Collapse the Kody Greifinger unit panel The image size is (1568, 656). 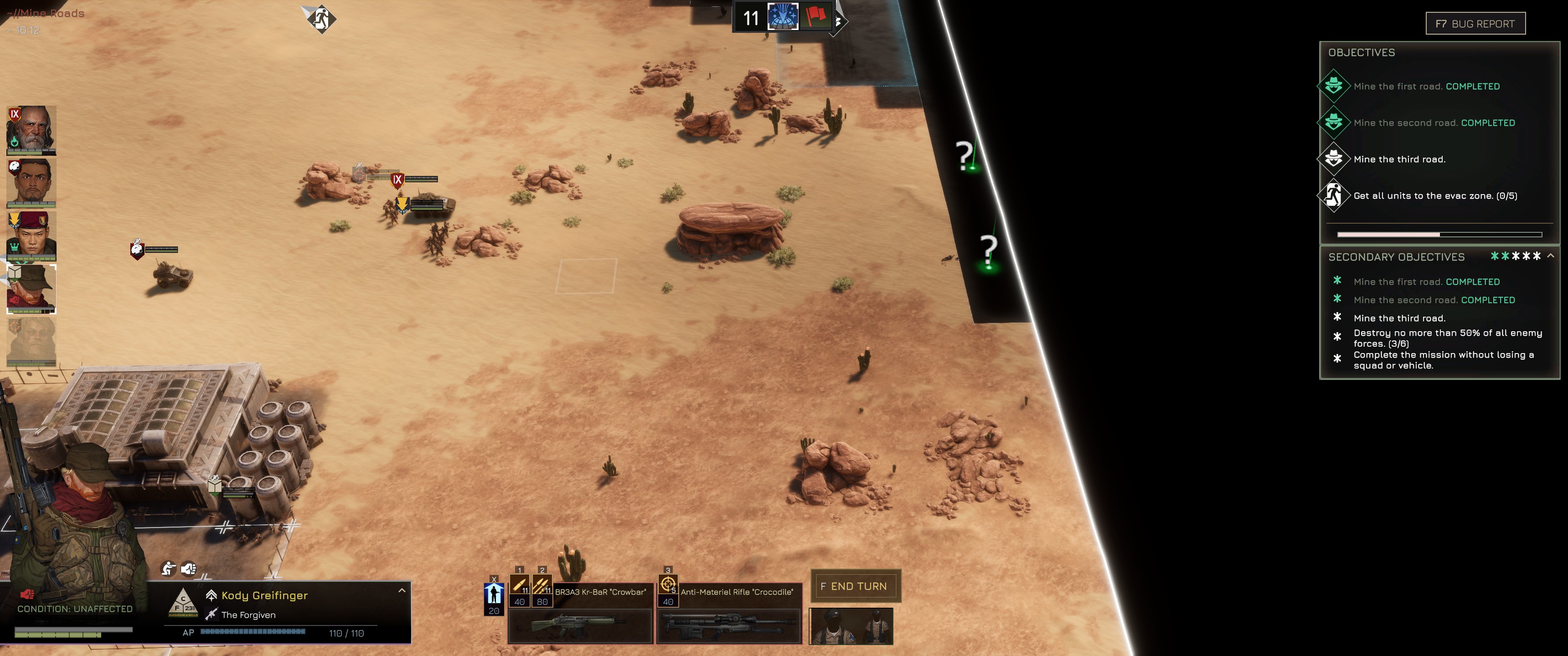[x=402, y=590]
